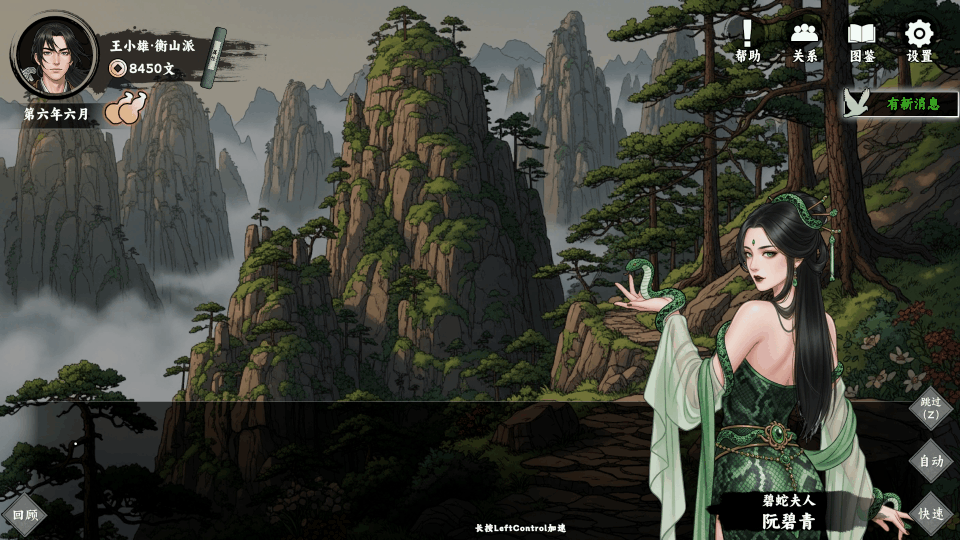This screenshot has width=960, height=540.
Task: Open the 关系 relationships panel
Action: click(804, 41)
